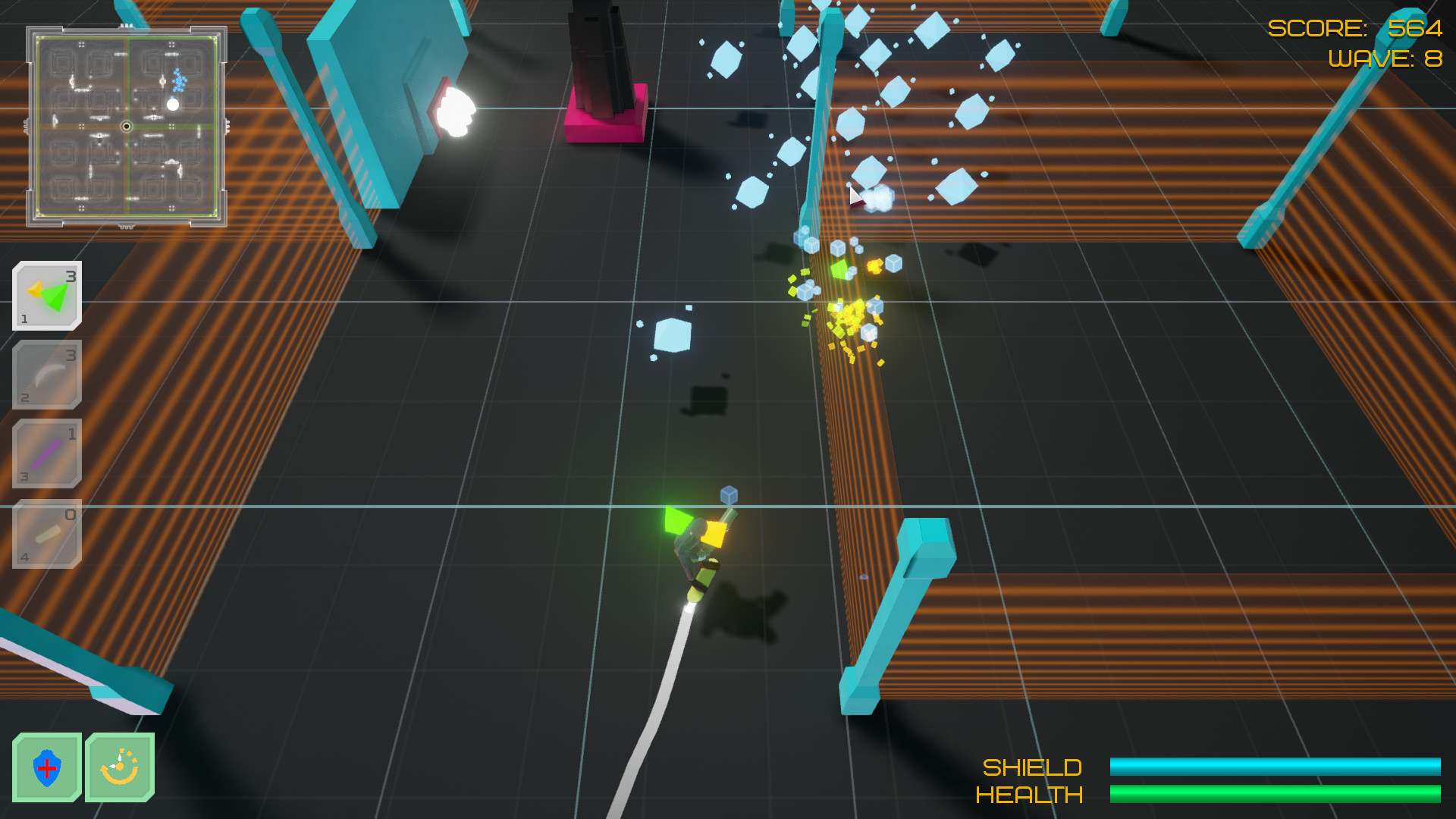Click the SHIELD label near the shield bar
This screenshot has width=1456, height=819.
click(x=1033, y=767)
